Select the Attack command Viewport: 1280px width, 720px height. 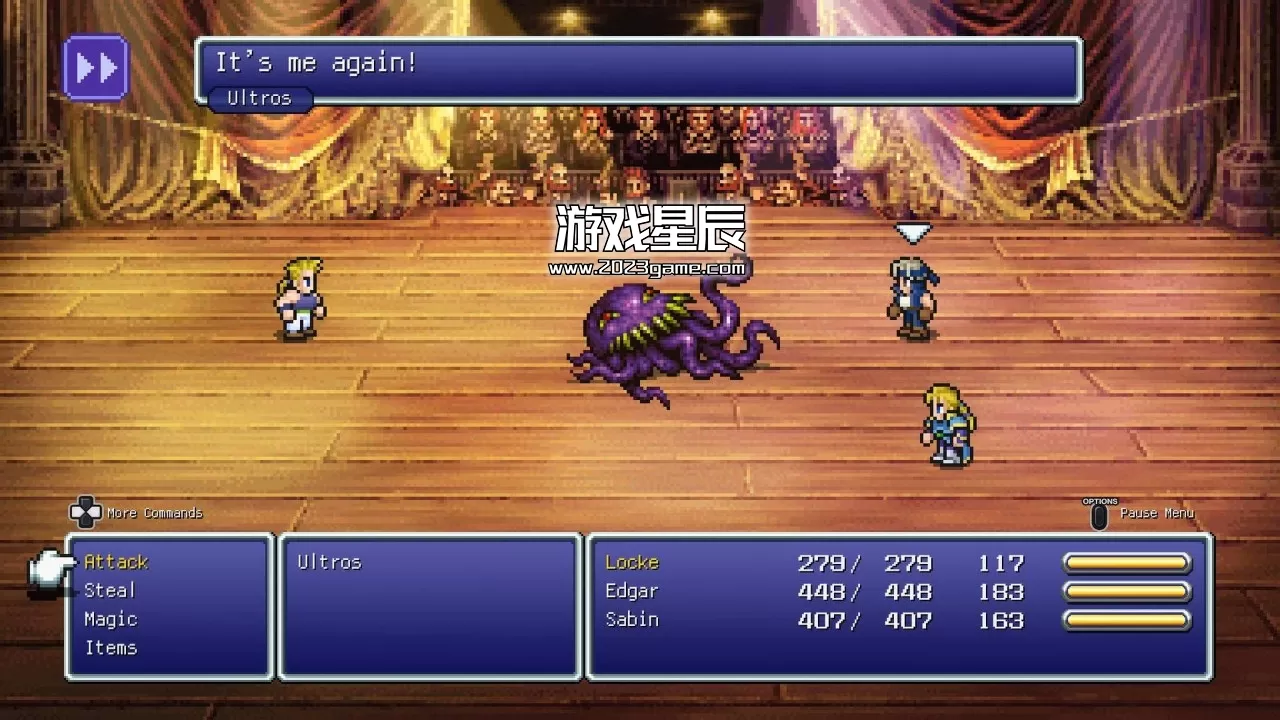tap(115, 562)
